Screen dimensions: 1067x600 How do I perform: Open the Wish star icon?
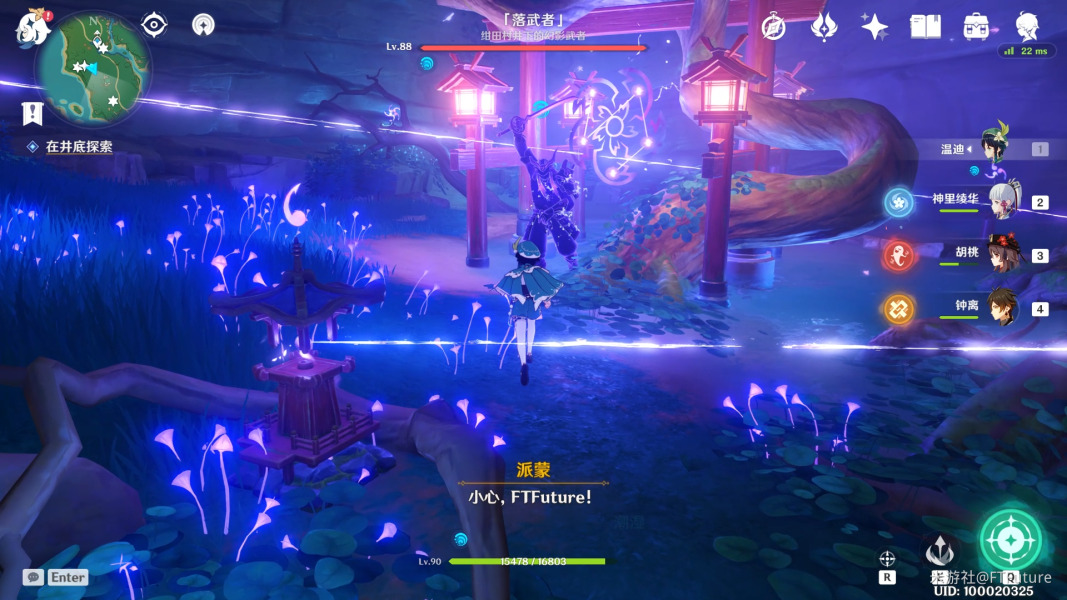coord(874,27)
